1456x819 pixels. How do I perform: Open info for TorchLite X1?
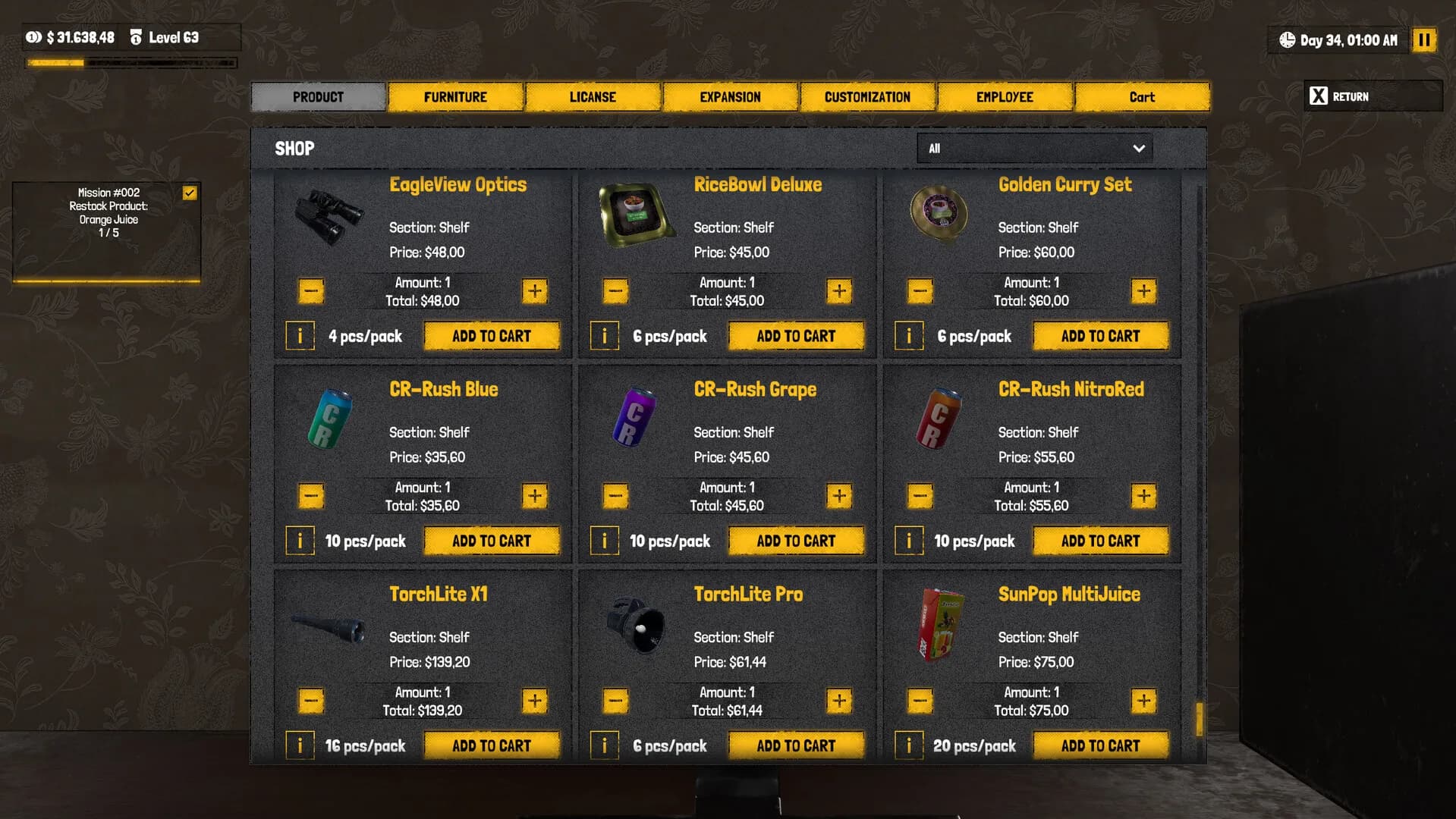300,745
